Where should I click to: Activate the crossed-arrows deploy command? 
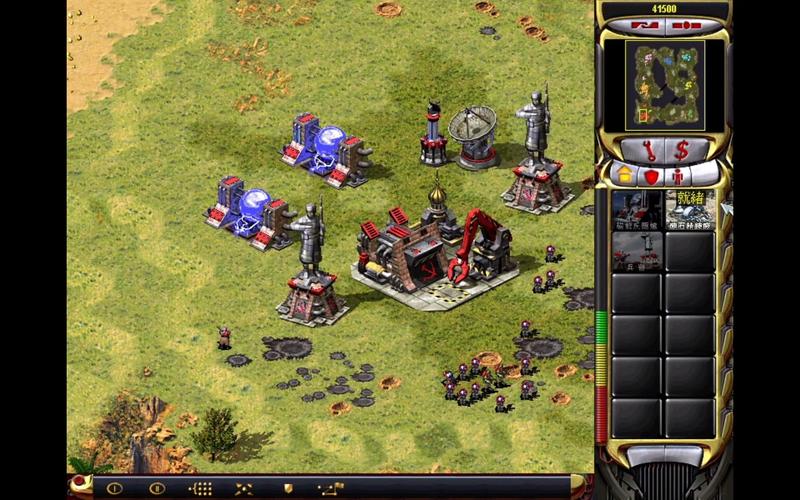[243, 488]
